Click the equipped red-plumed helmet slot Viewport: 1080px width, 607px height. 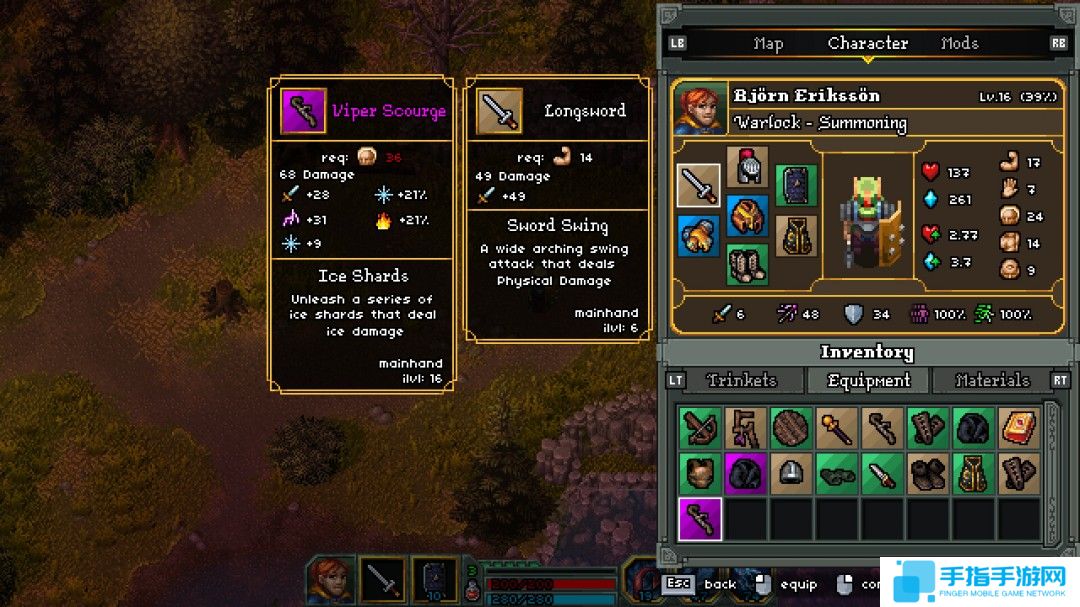tap(746, 166)
